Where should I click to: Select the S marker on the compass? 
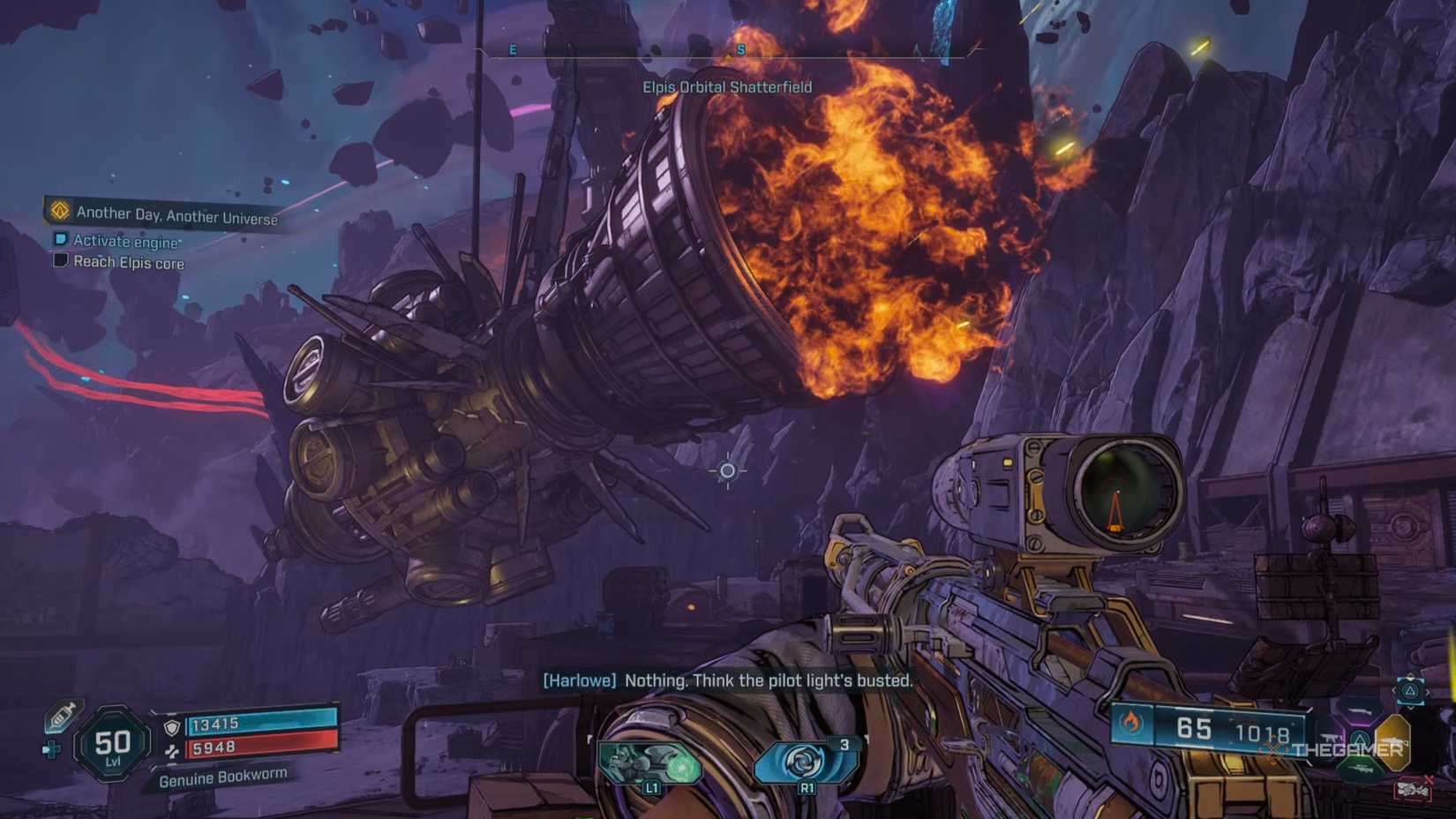741,49
